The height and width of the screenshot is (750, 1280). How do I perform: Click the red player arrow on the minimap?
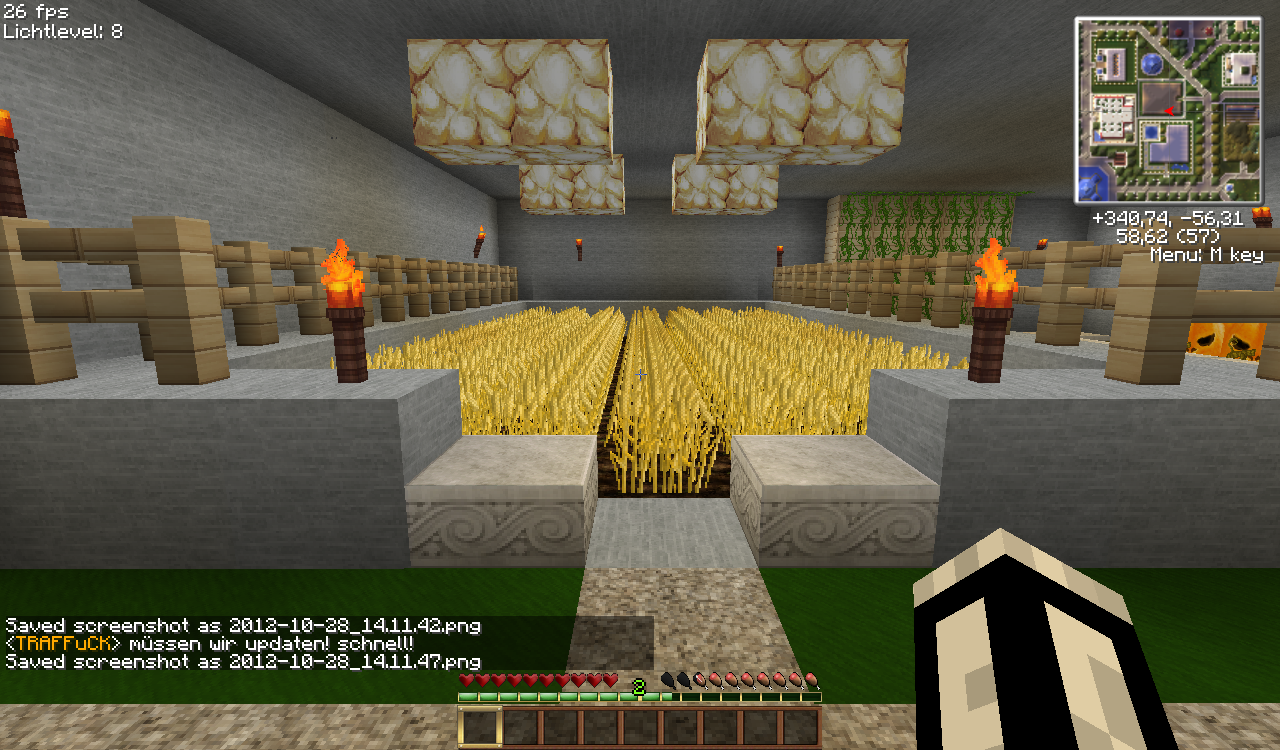[1168, 110]
